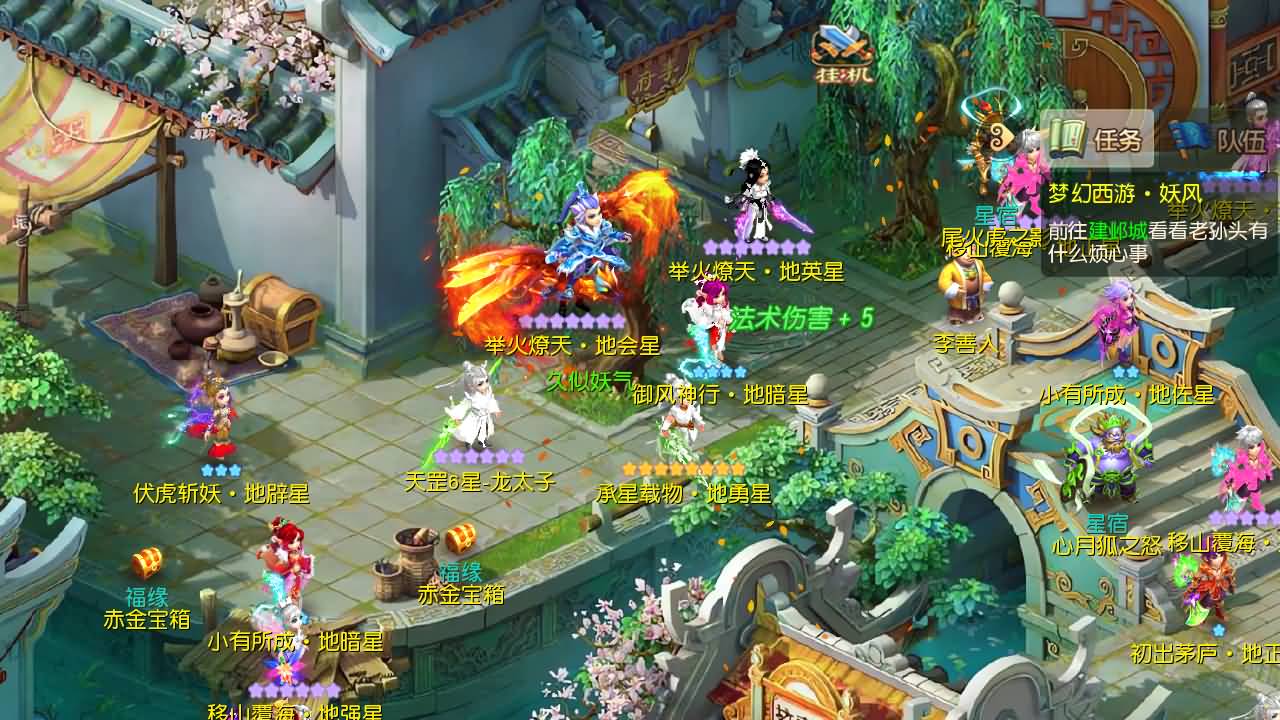Switch to the 队伍 tab
Viewport: 1280px width, 720px height.
pos(1245,140)
